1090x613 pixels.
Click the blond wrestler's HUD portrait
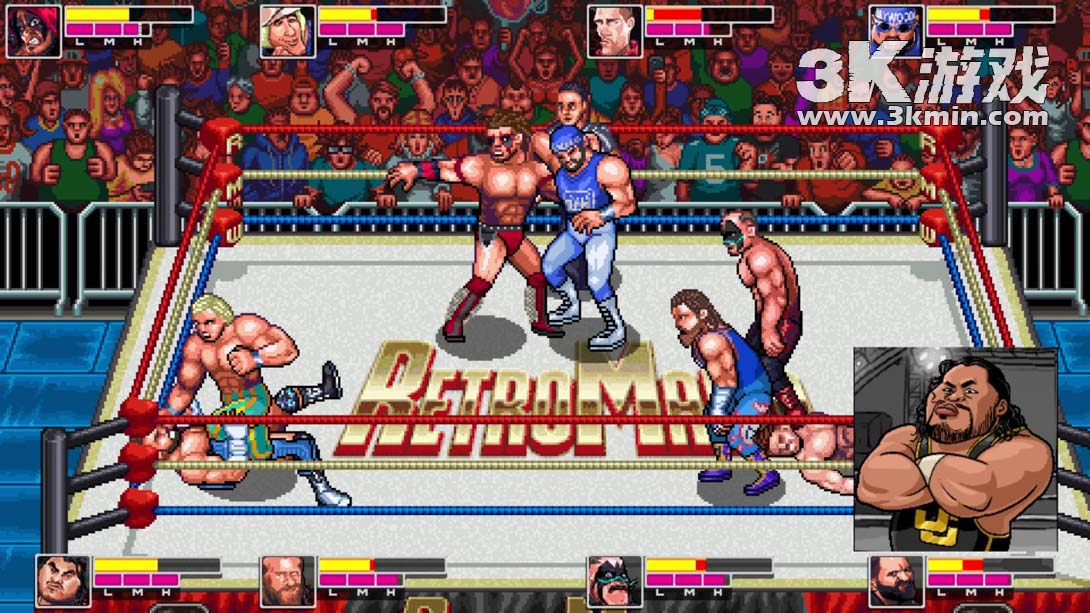(288, 29)
